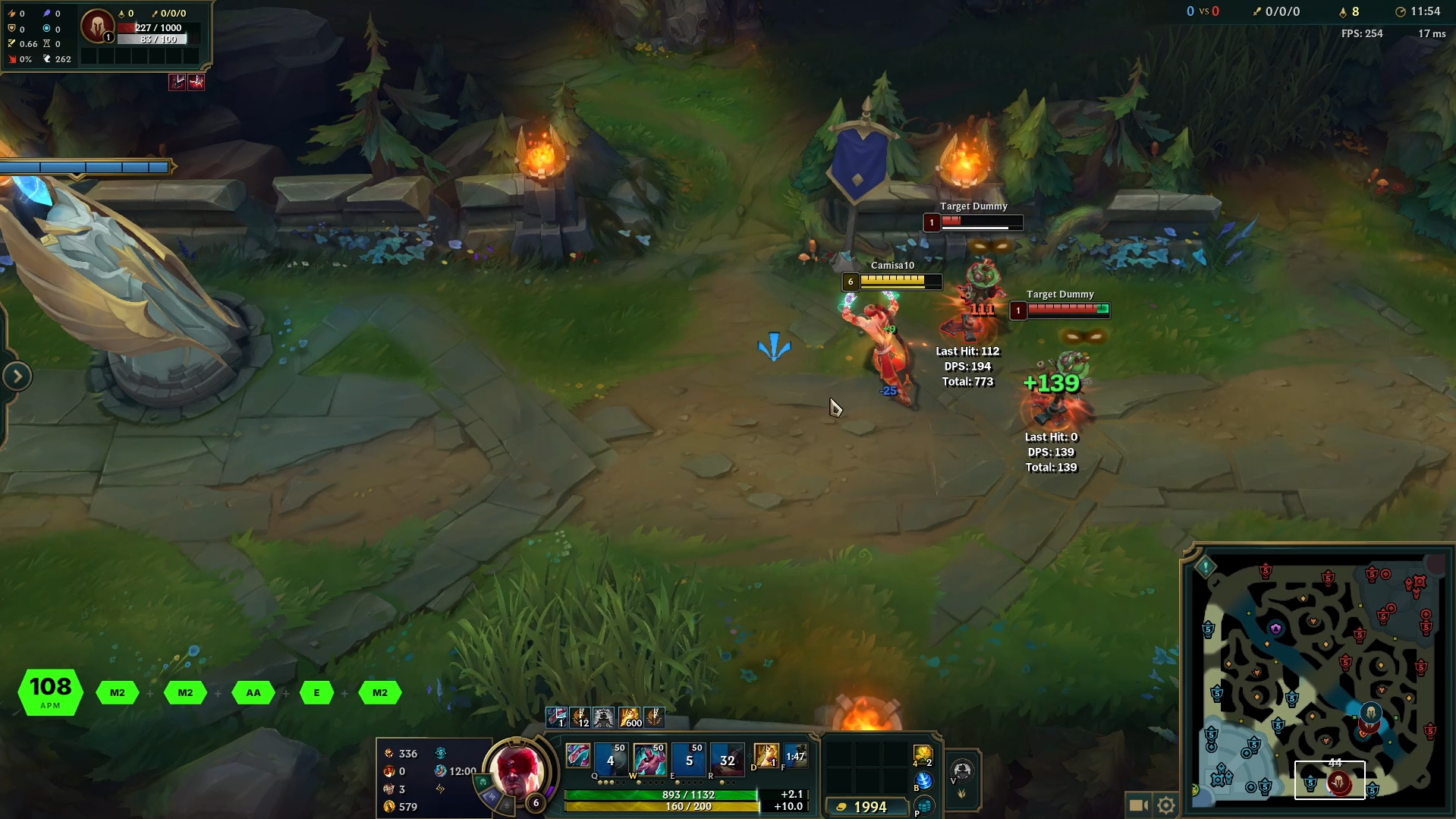The image size is (1456, 819).
Task: Click the 0 vs 0 score display at top
Action: click(x=1203, y=11)
